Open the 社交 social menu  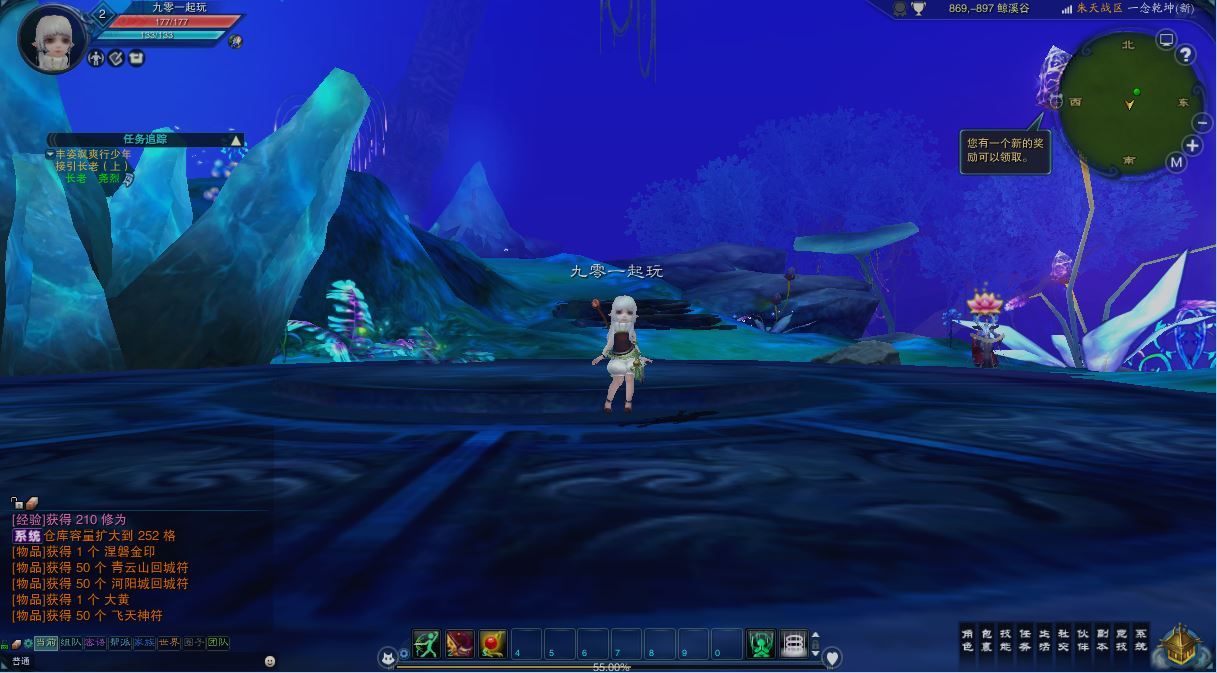[1063, 640]
